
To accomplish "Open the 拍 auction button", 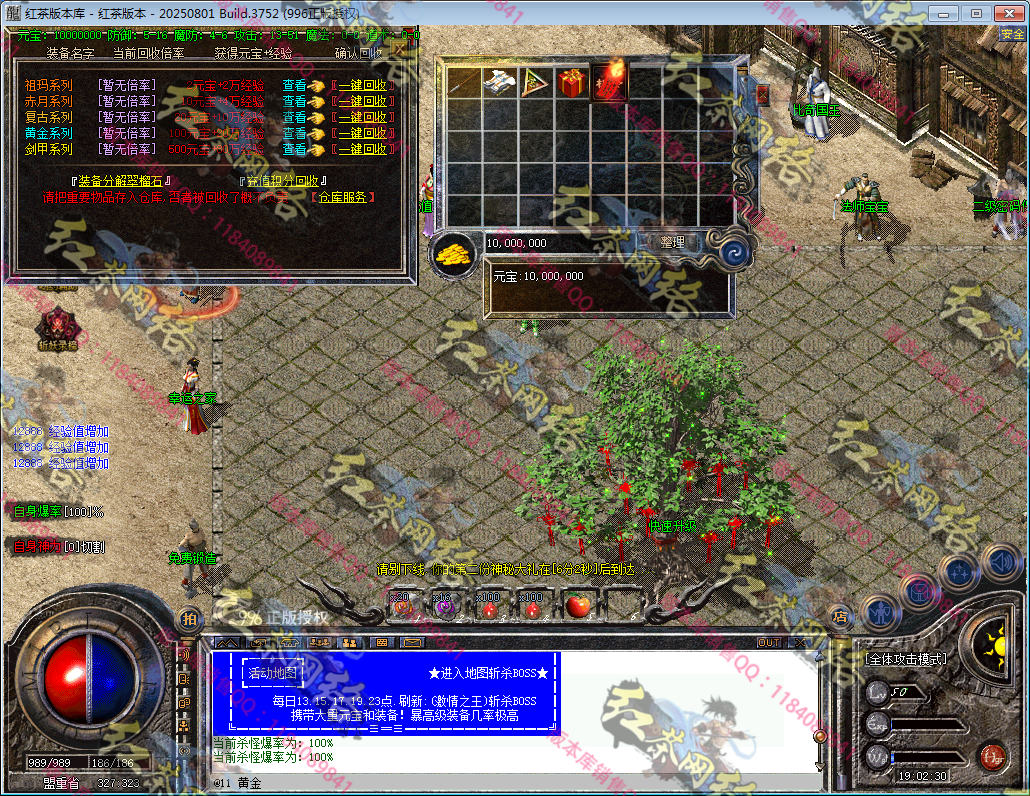I will pyautogui.click(x=189, y=619).
